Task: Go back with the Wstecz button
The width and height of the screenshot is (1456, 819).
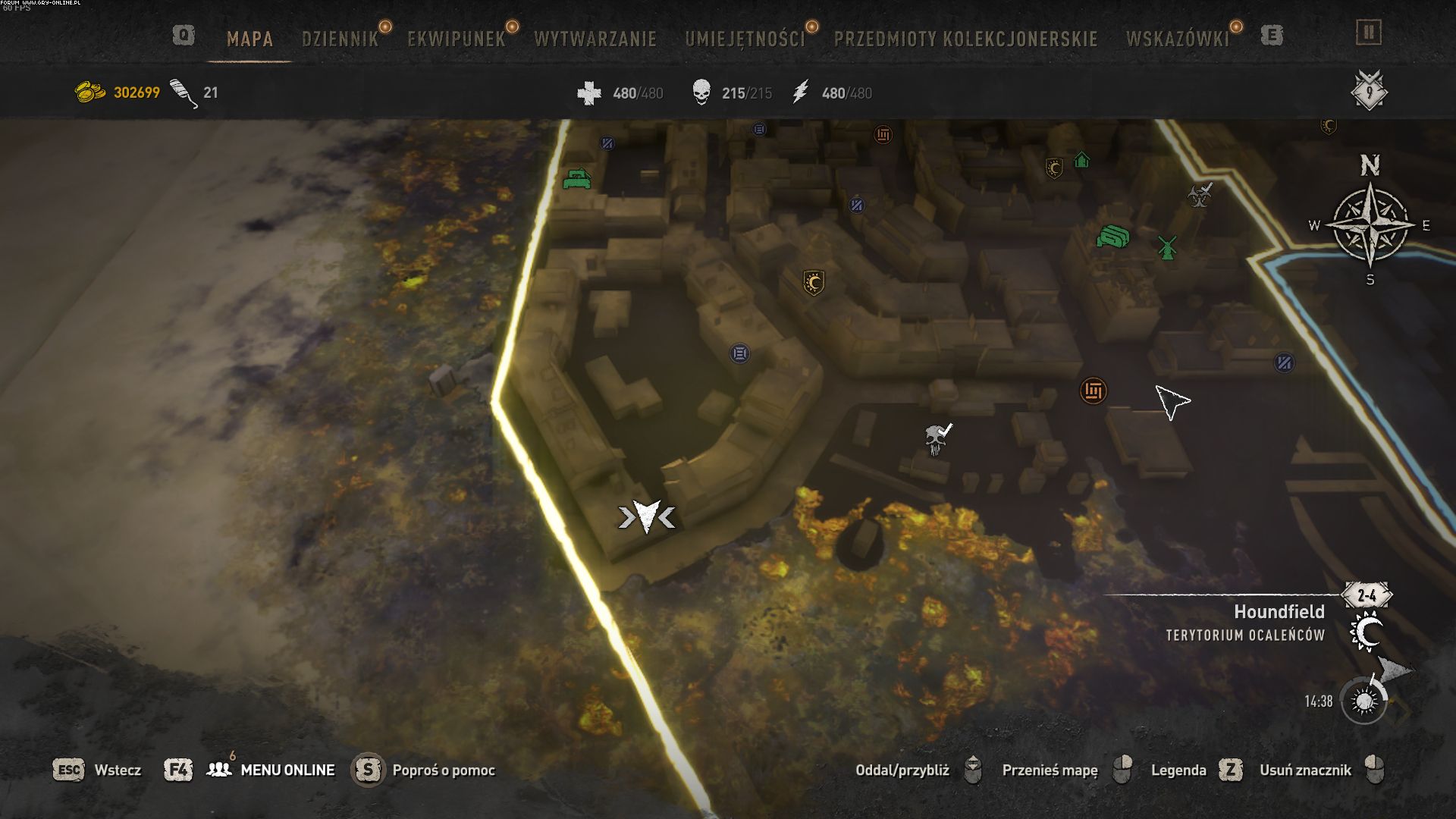Action: 118,770
